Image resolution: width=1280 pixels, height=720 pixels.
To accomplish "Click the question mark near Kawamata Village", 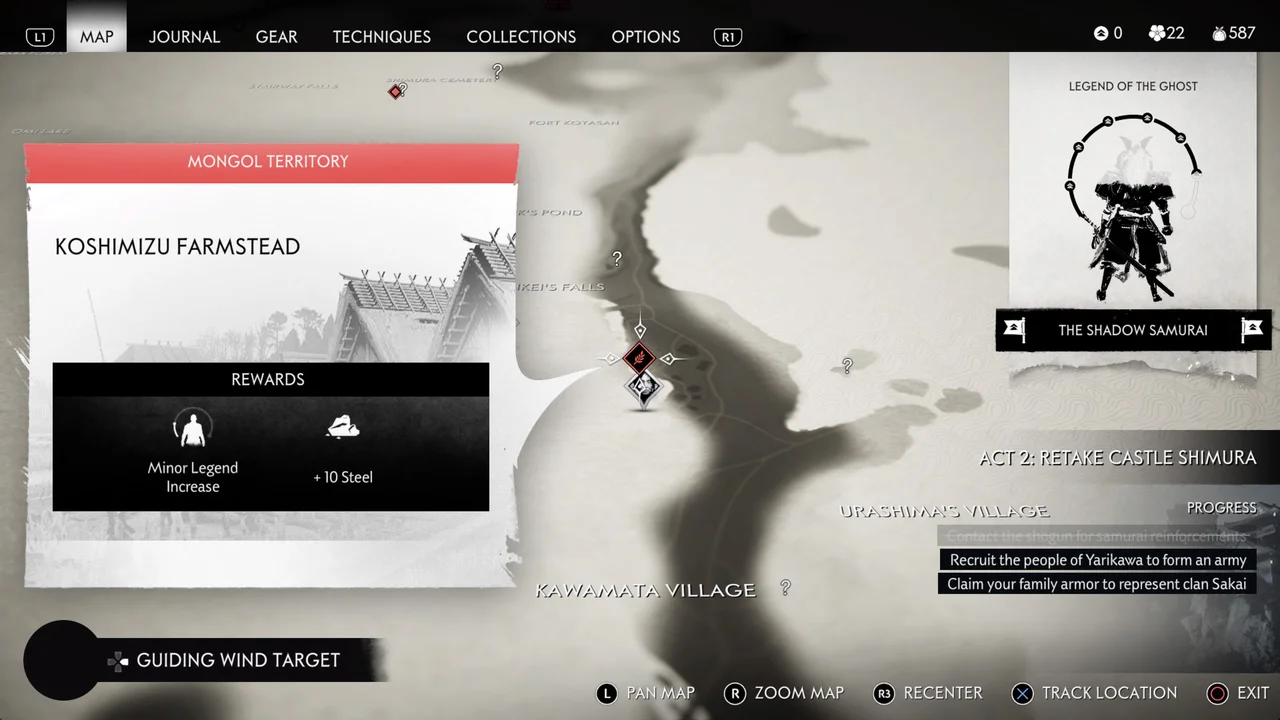I will (x=785, y=588).
